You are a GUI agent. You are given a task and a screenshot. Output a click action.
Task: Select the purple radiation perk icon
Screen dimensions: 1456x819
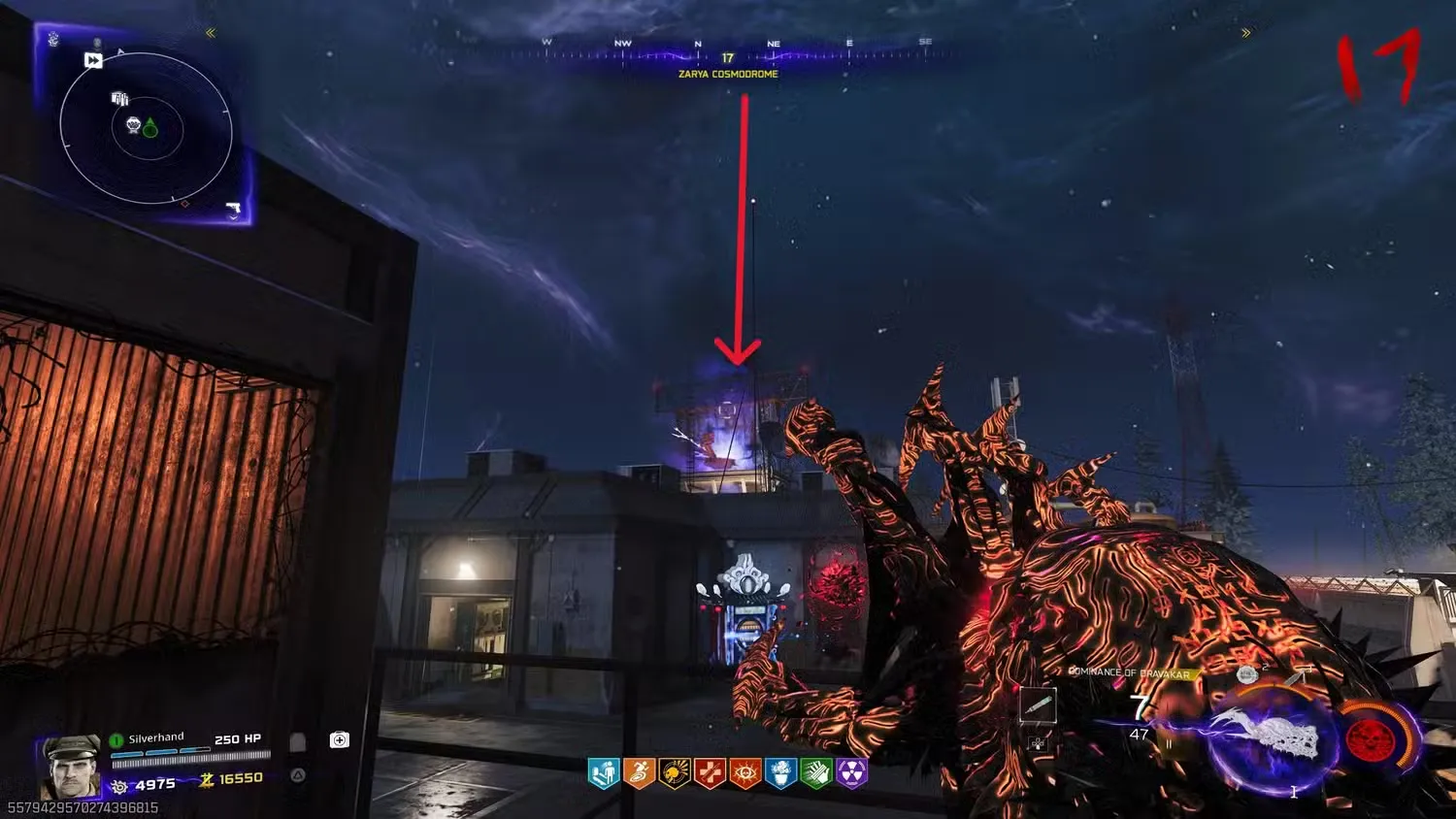coord(851,773)
